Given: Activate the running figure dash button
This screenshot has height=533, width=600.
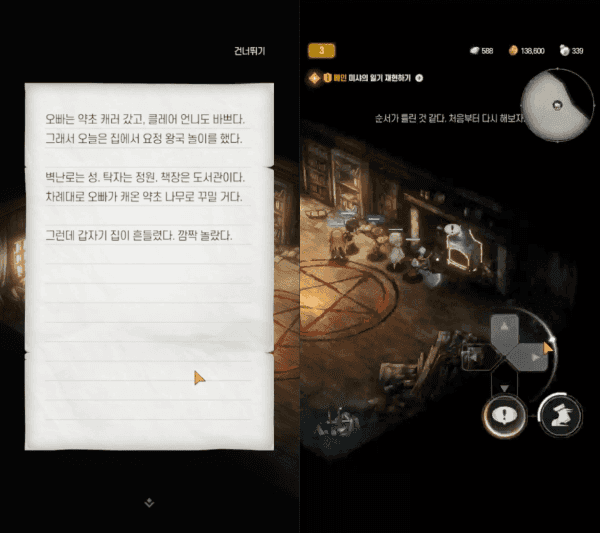Looking at the screenshot, I should click(561, 414).
